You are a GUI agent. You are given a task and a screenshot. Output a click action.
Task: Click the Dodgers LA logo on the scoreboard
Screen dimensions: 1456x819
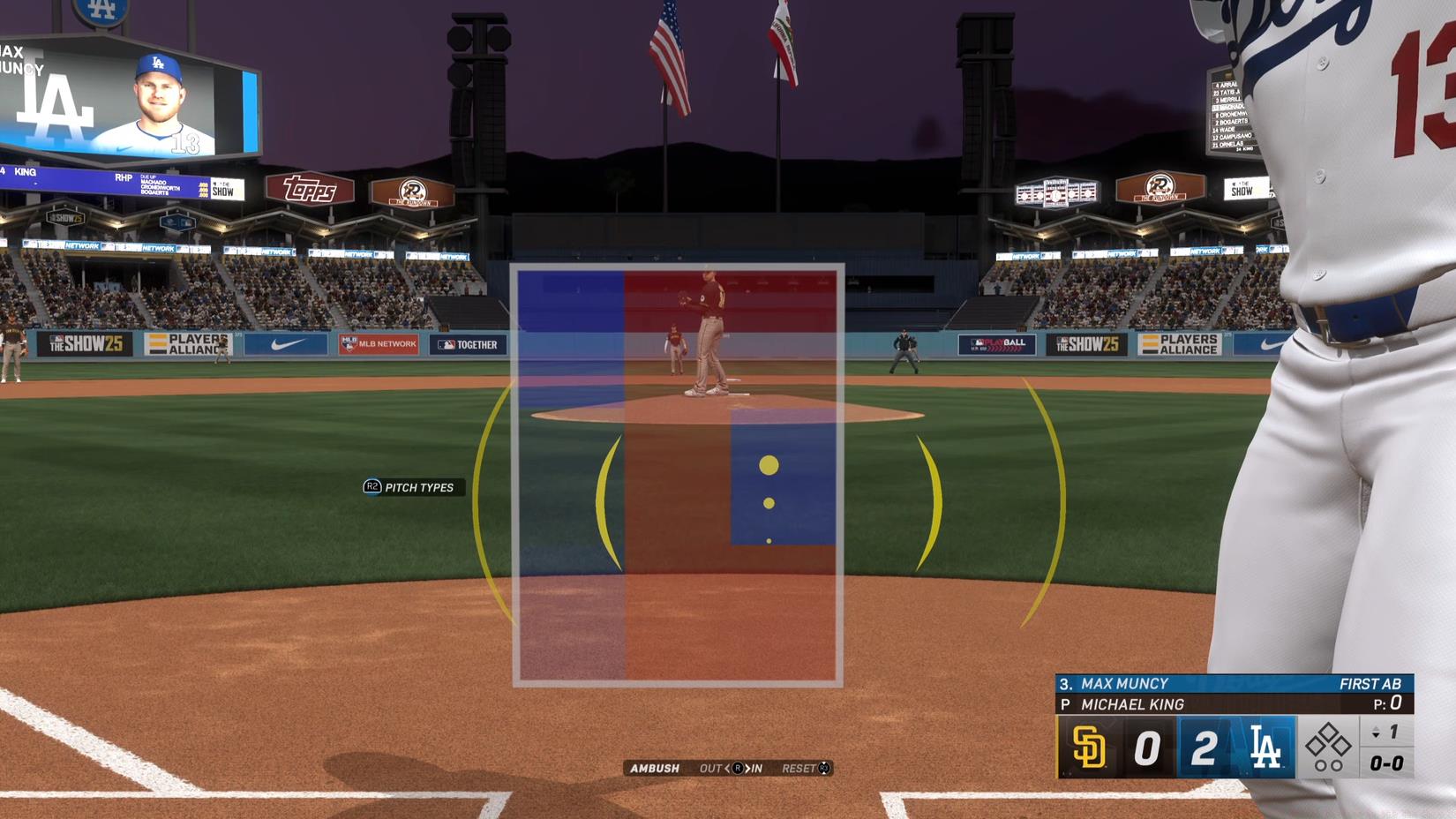1267,746
